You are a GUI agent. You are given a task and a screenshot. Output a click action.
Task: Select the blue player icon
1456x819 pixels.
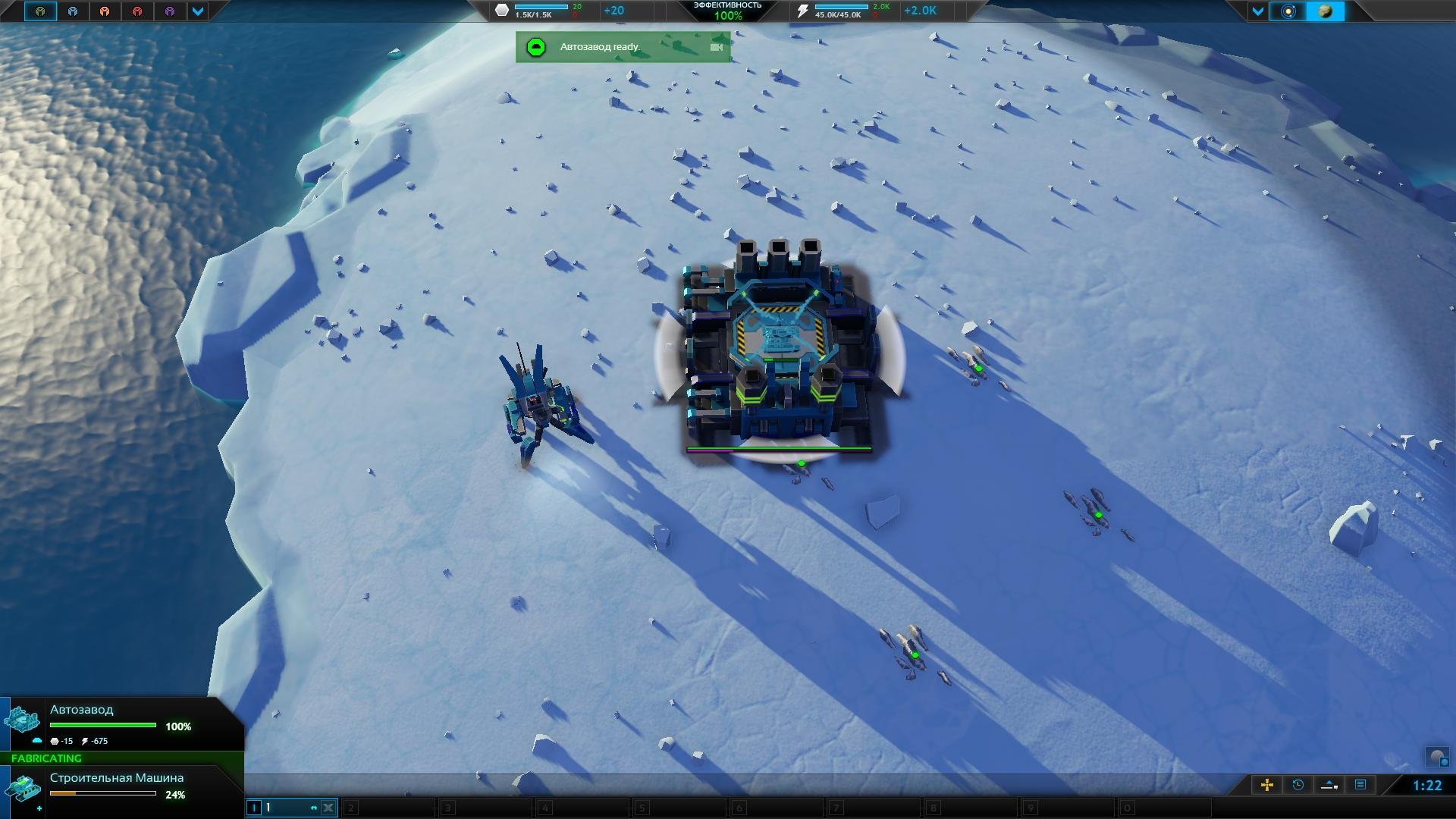[x=73, y=11]
